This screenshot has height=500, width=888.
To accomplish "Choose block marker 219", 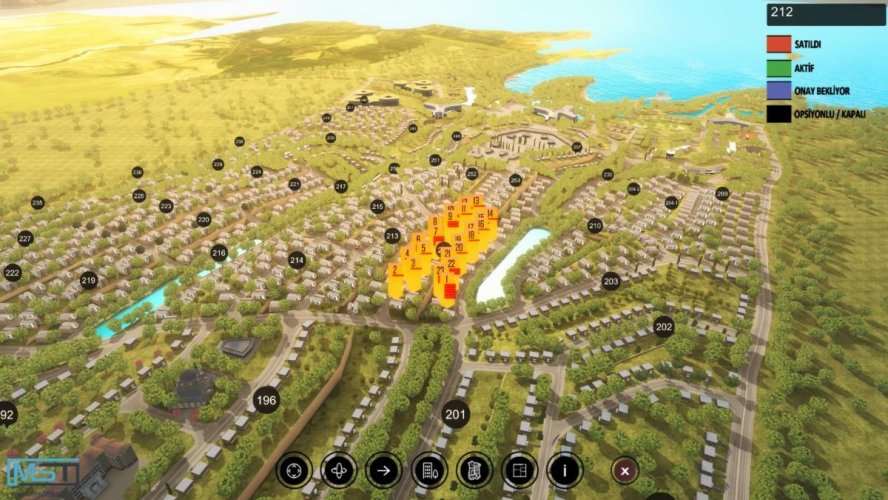I will tap(89, 281).
